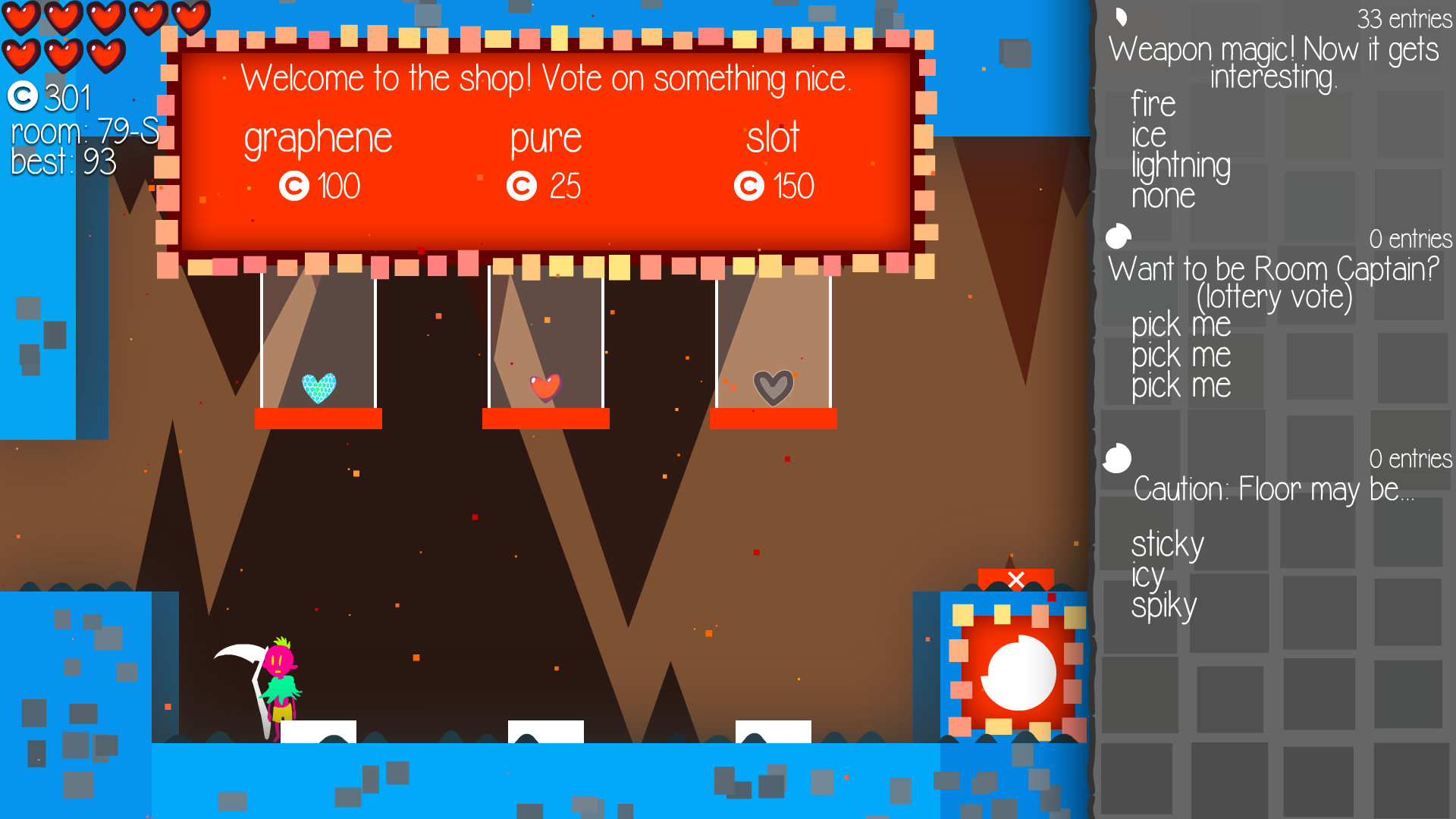
Task: Vote sticky for the floor effect
Action: pos(1168,544)
